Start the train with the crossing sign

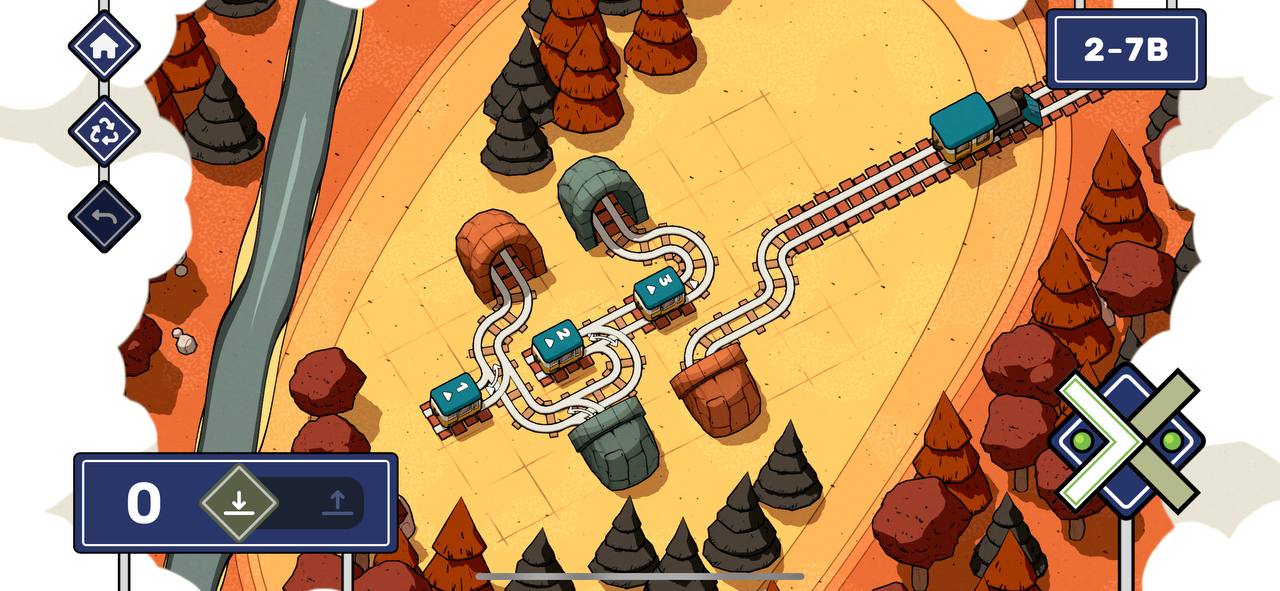point(1127,440)
